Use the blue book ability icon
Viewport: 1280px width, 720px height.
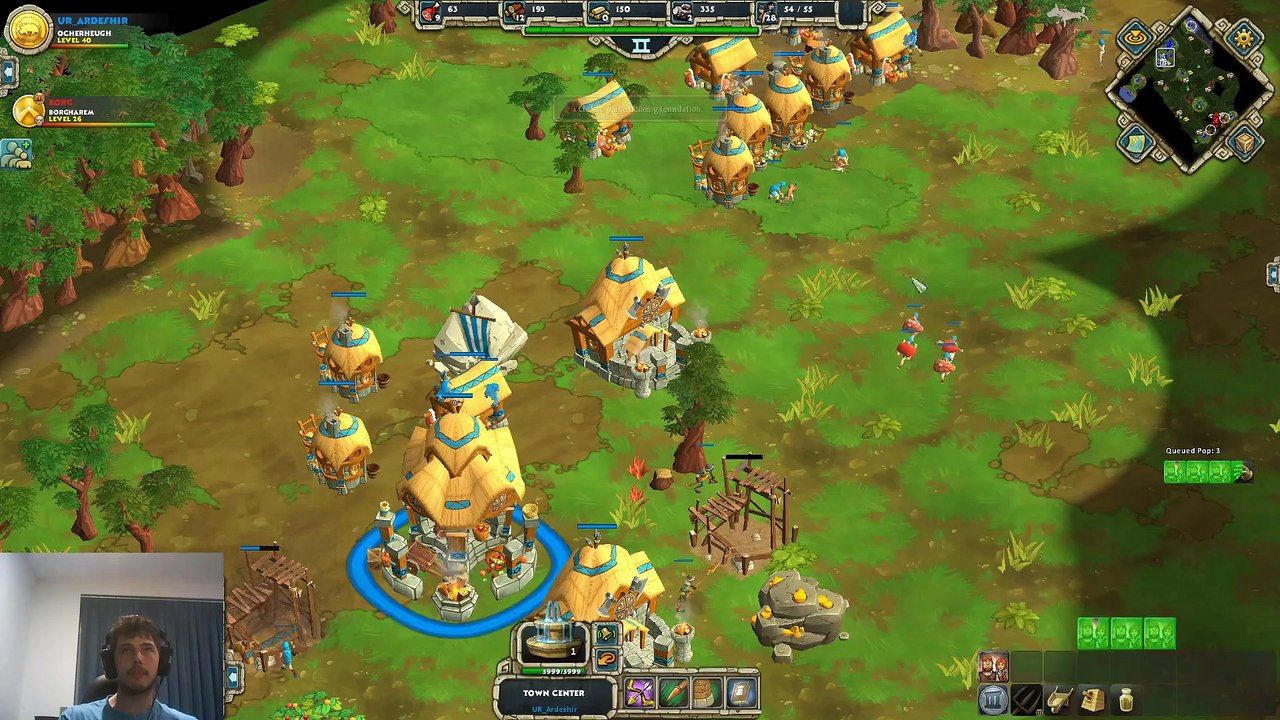[x=740, y=692]
